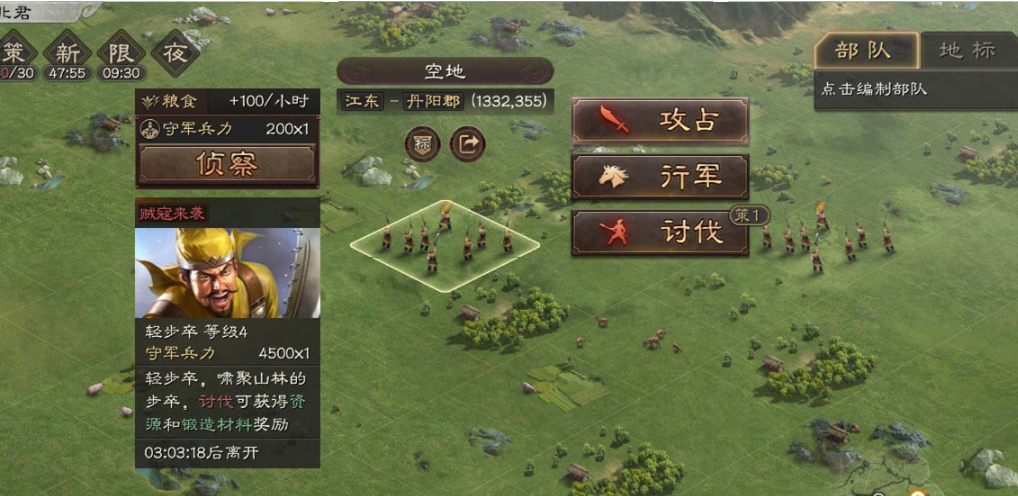
Task: Choose the 行军 (march) command
Action: [x=660, y=177]
